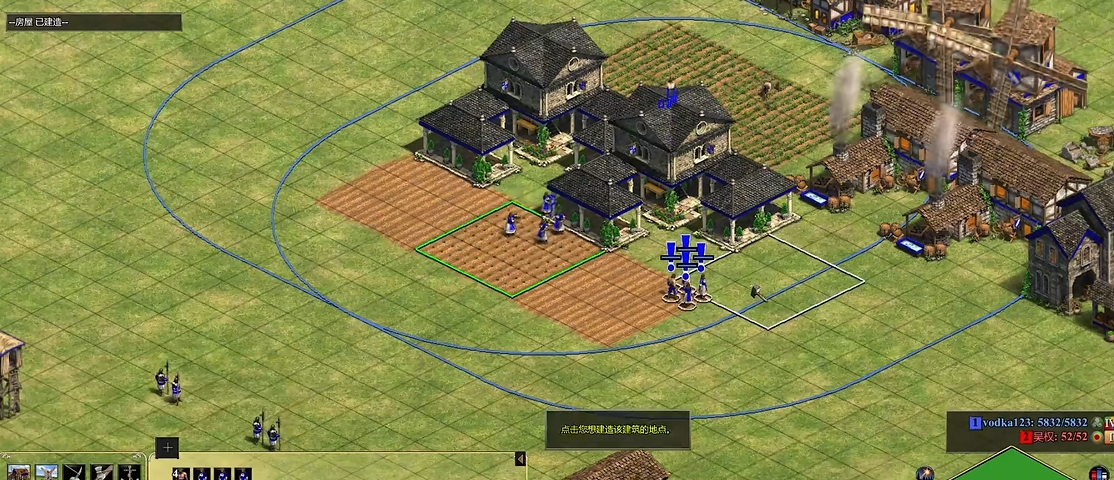Select the villager portrait numbered 4
The height and width of the screenshot is (480, 1114).
point(180,474)
